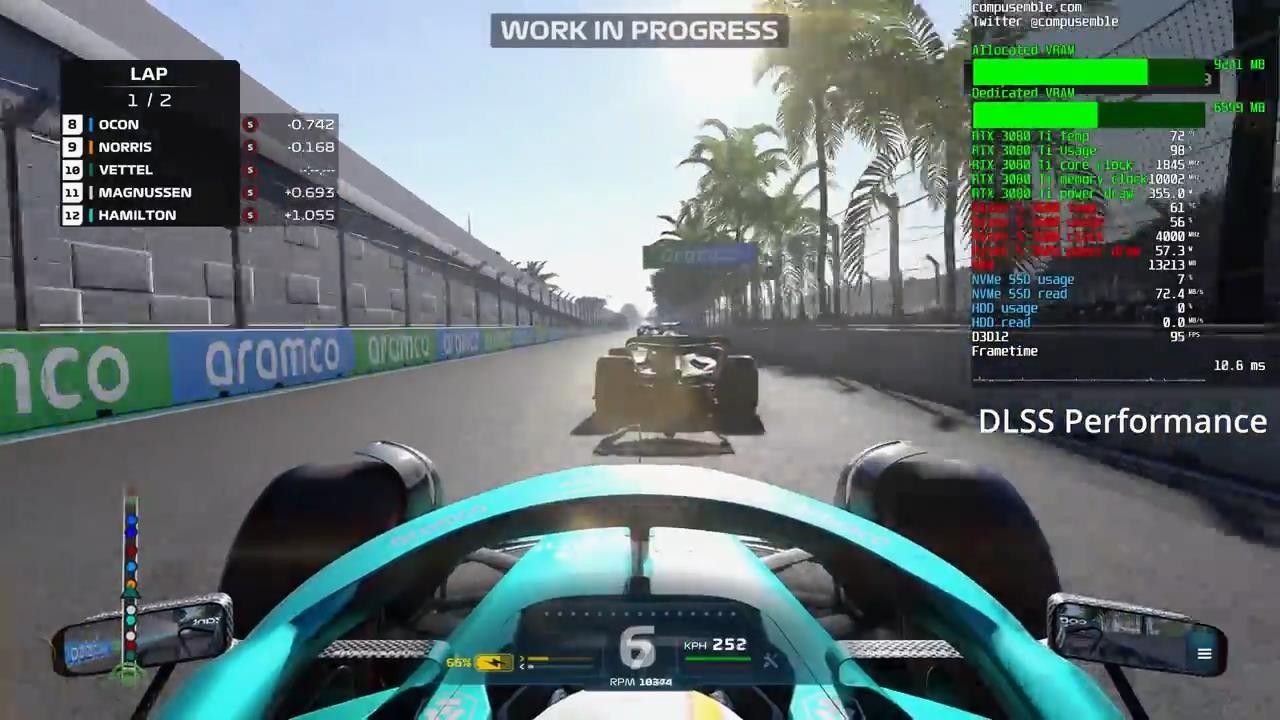Click the green VRAM usage bar

(x=1060, y=72)
